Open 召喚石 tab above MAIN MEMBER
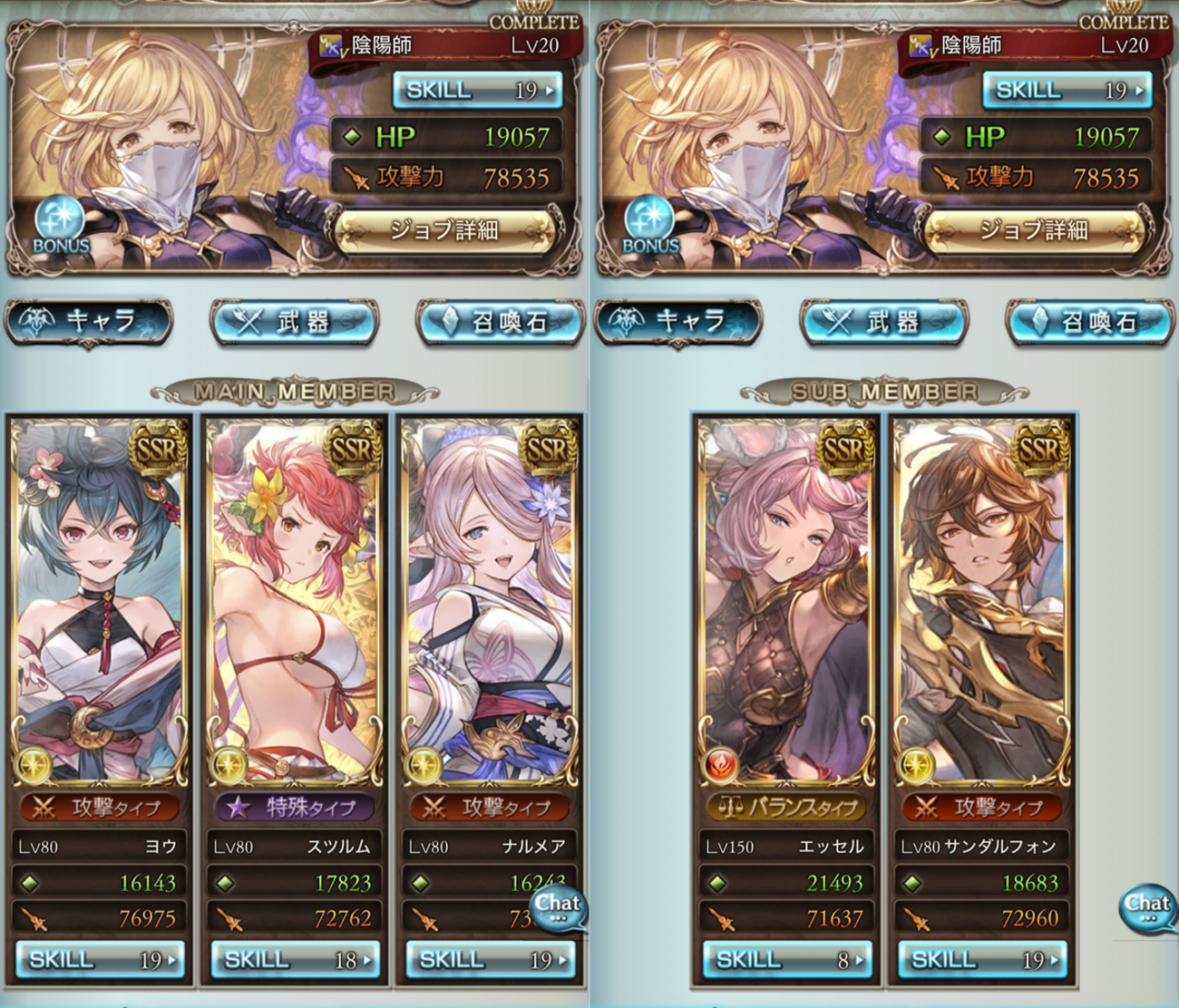Image resolution: width=1179 pixels, height=1008 pixels. point(500,322)
